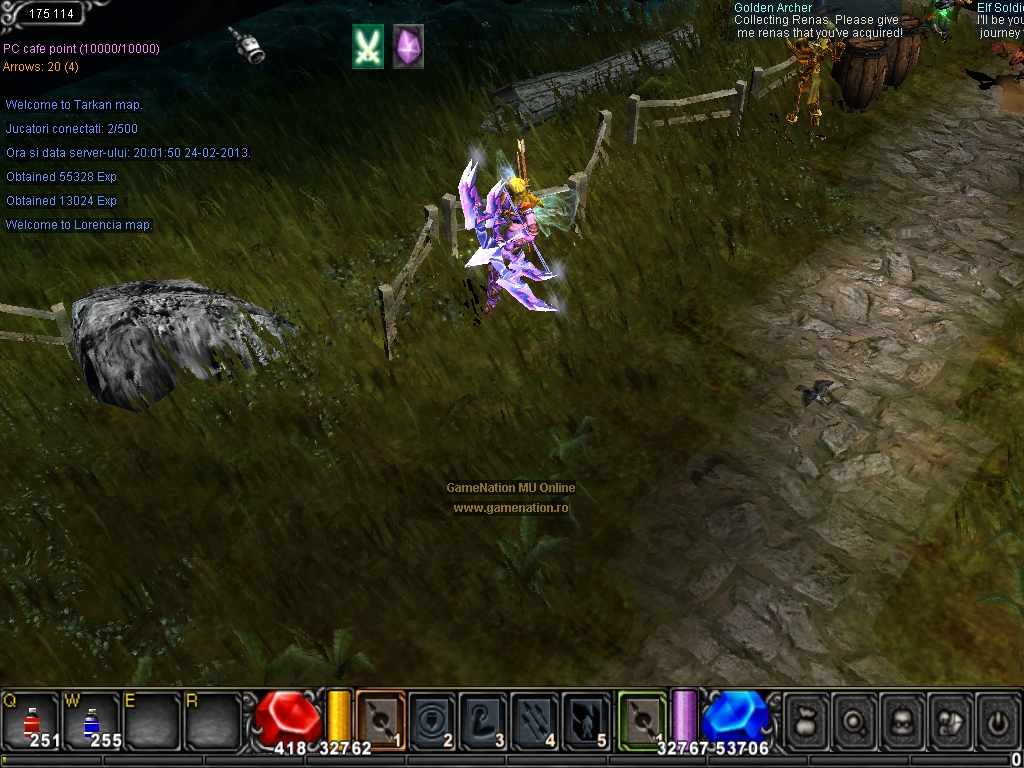Activate the skill in hotbar slot 2
This screenshot has height=768, width=1024.
(x=432, y=718)
